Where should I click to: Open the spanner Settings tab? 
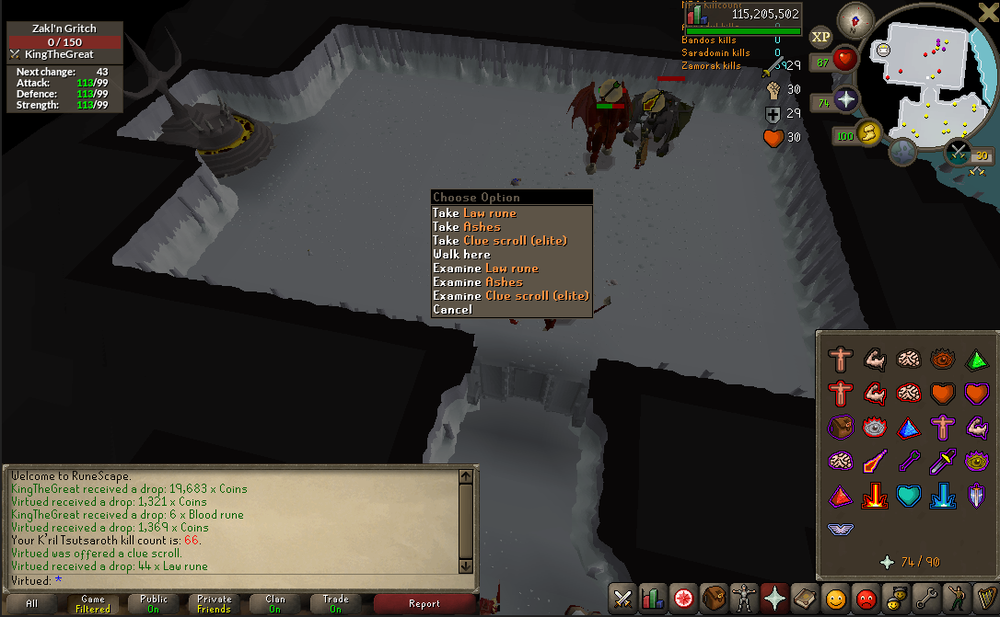coord(927,600)
